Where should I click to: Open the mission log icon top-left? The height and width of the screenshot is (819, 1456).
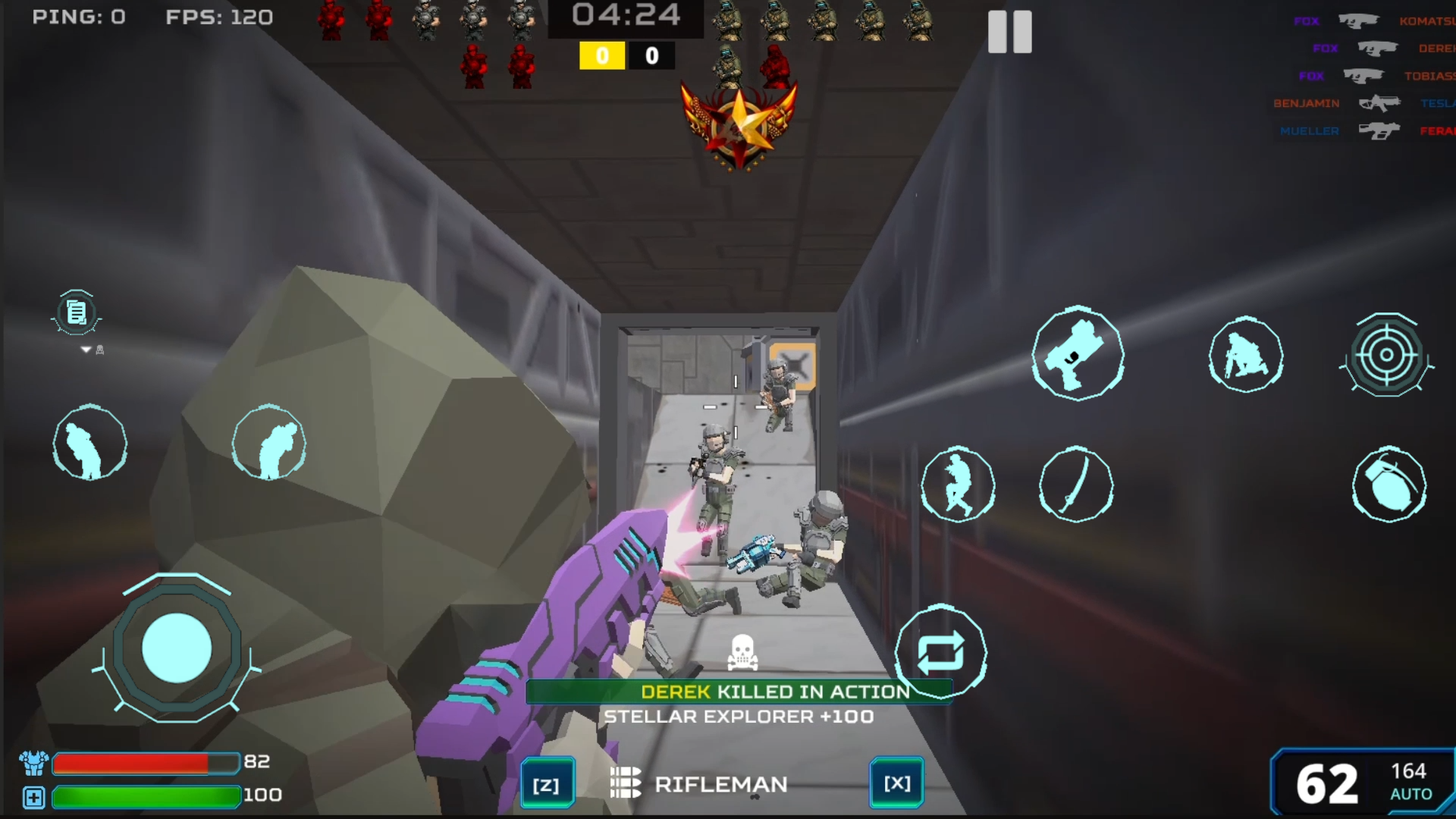click(76, 312)
